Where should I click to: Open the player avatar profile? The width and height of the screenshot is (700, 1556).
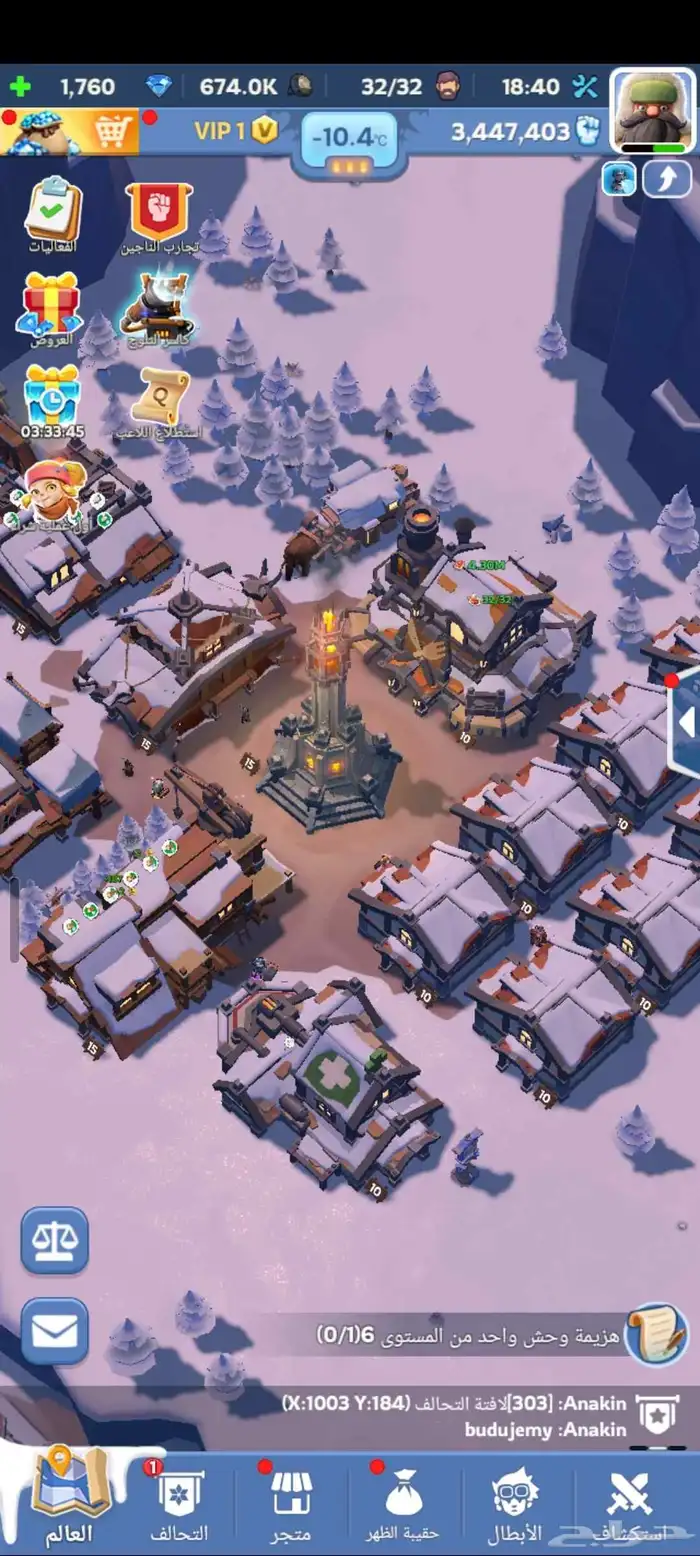(652, 110)
